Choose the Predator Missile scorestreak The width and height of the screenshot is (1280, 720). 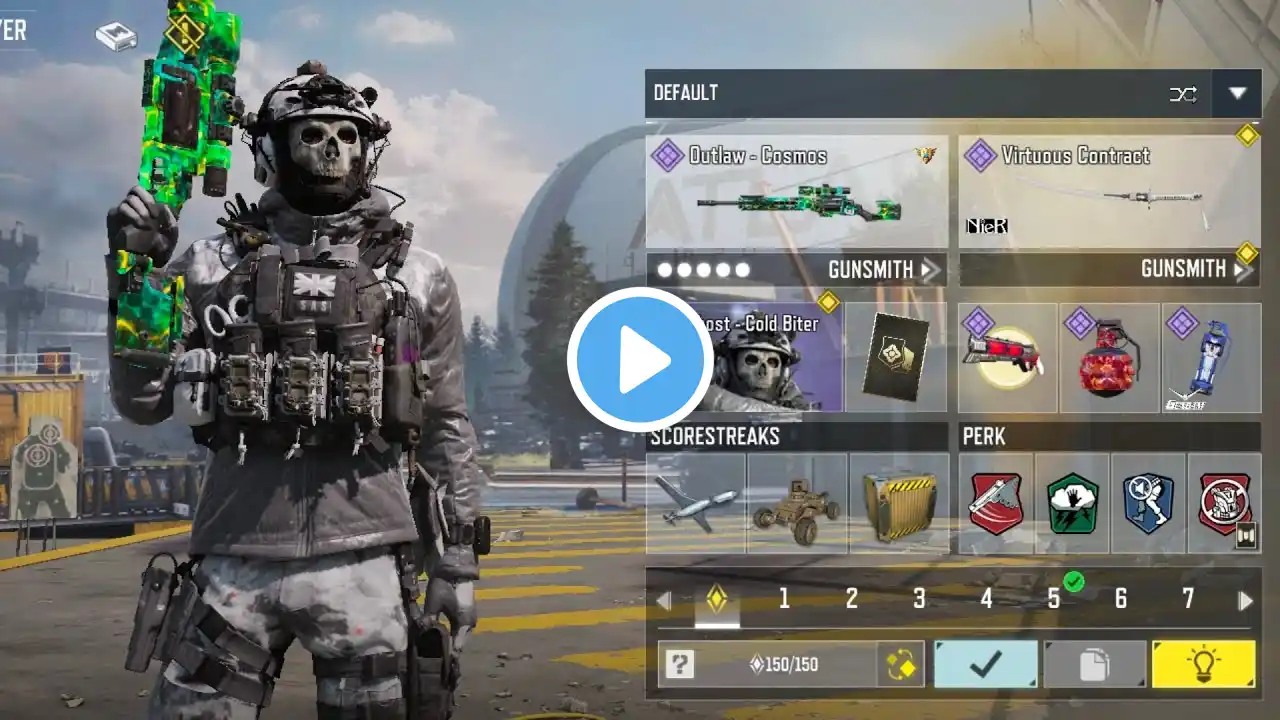pyautogui.click(x=696, y=503)
